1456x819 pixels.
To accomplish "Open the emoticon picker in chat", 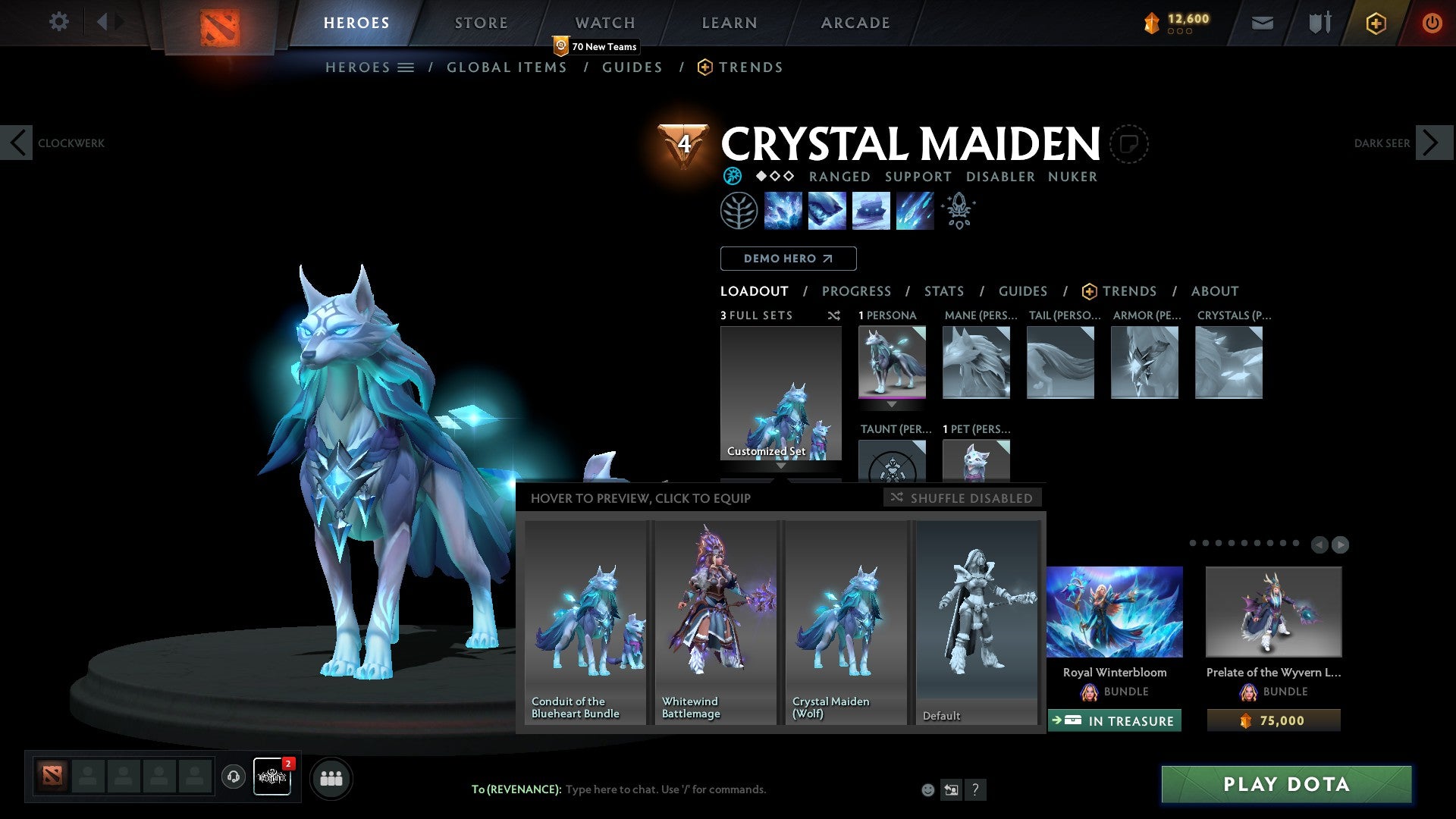I will click(928, 789).
